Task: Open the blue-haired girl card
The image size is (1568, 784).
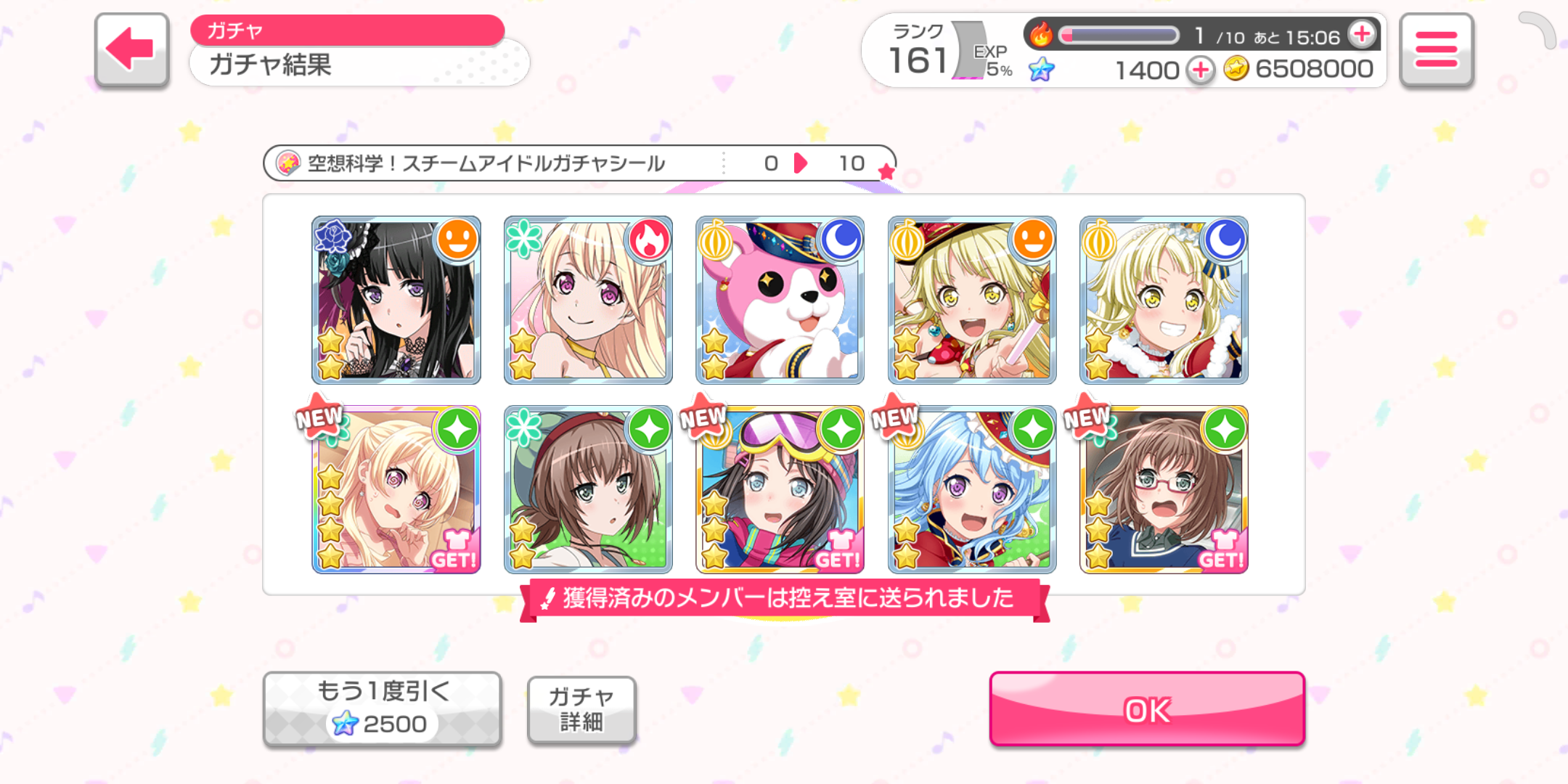Action: tap(972, 489)
